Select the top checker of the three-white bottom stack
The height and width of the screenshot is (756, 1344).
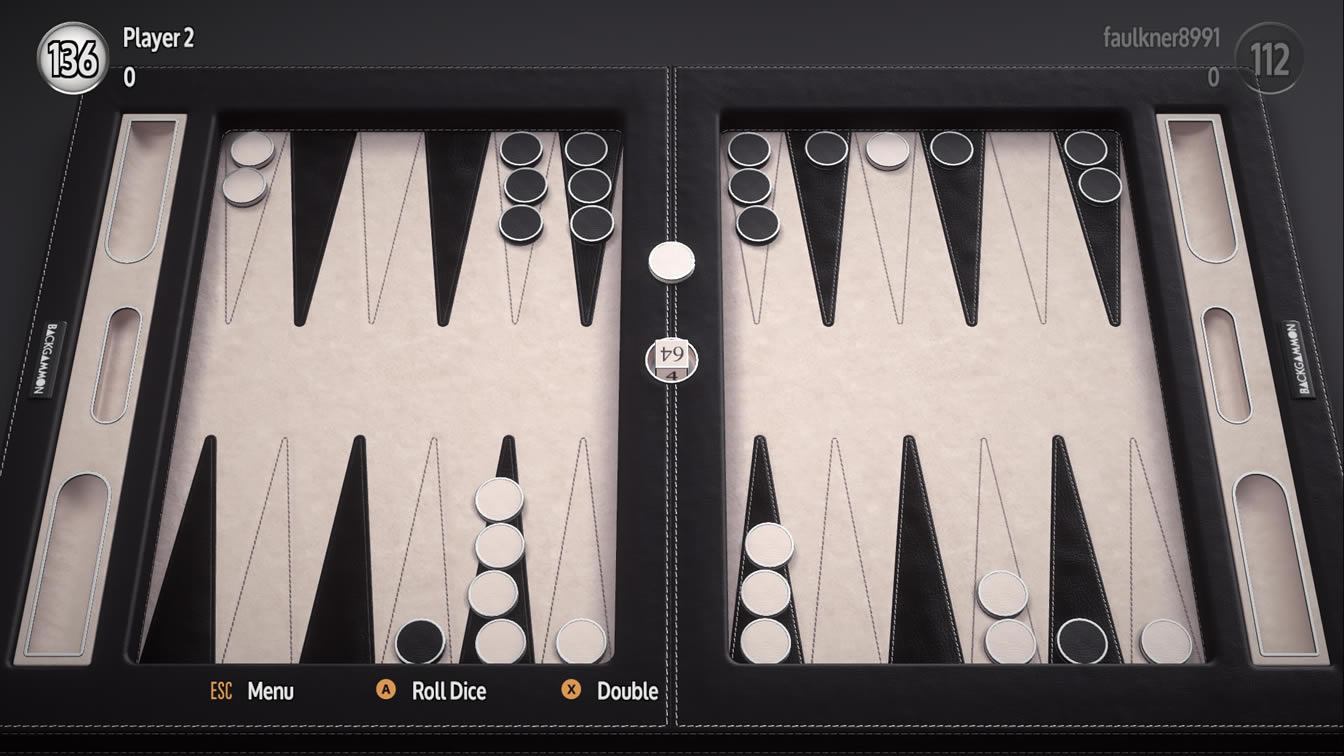click(x=768, y=545)
